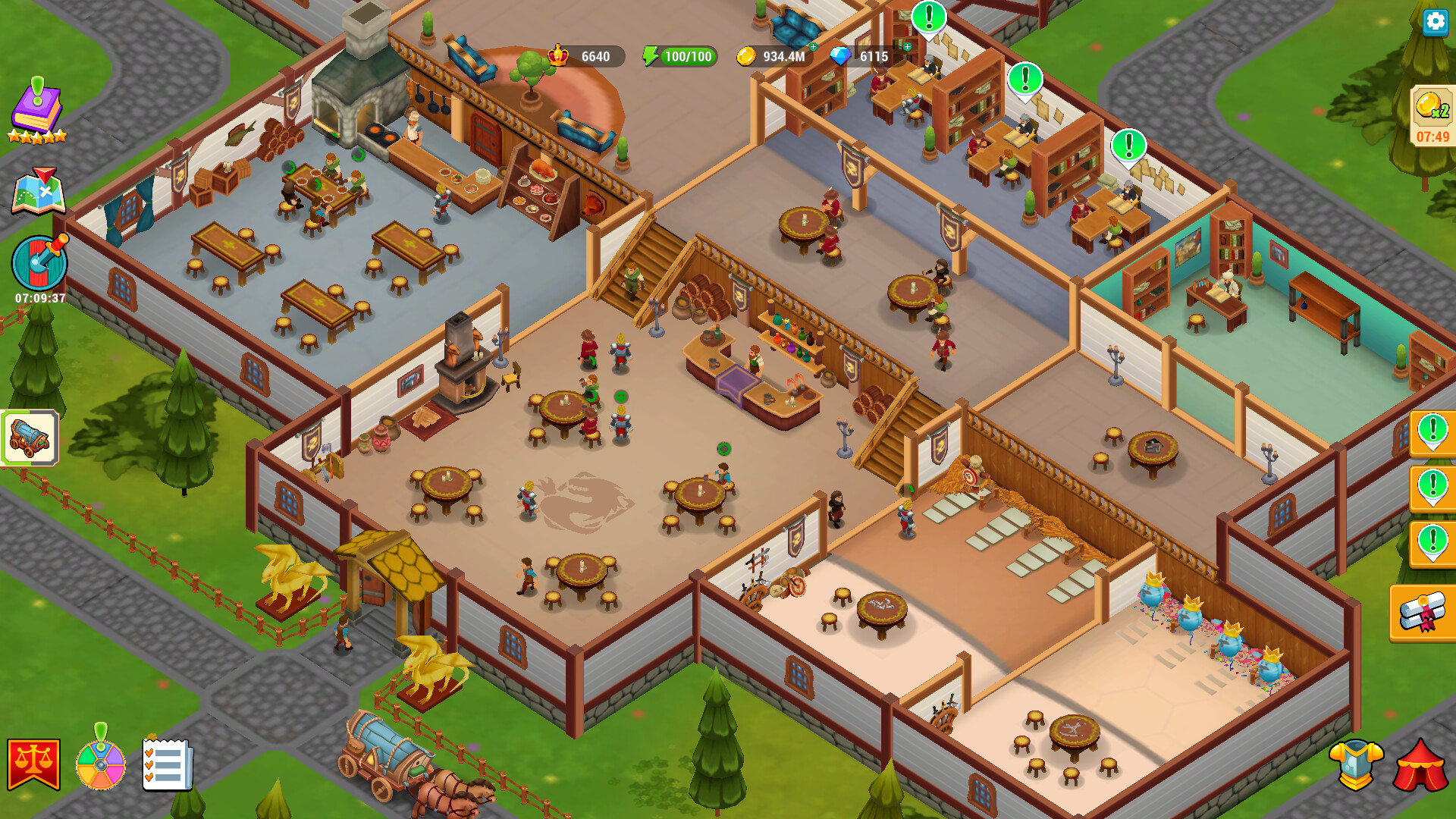
Task: Click the crown level counter showing 6640
Action: click(584, 55)
